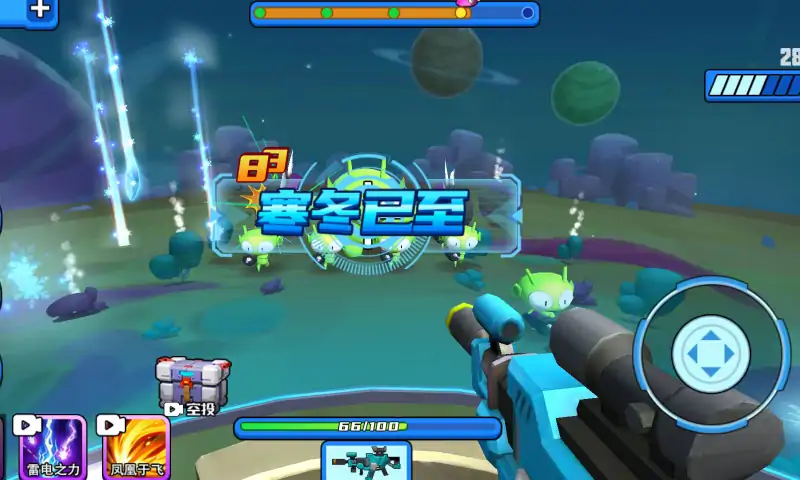Activate the 雷电之力 lightning skill
Screen dimensions: 800x480
(52, 448)
